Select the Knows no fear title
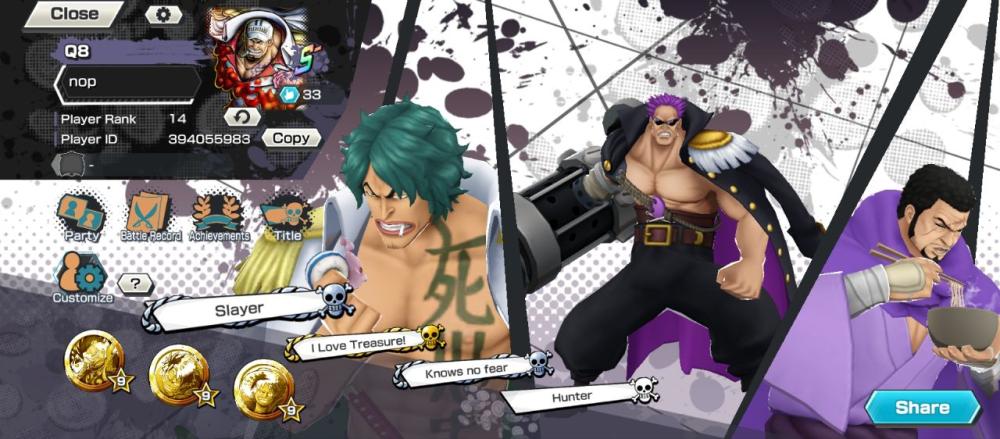The image size is (1000, 439). point(463,370)
